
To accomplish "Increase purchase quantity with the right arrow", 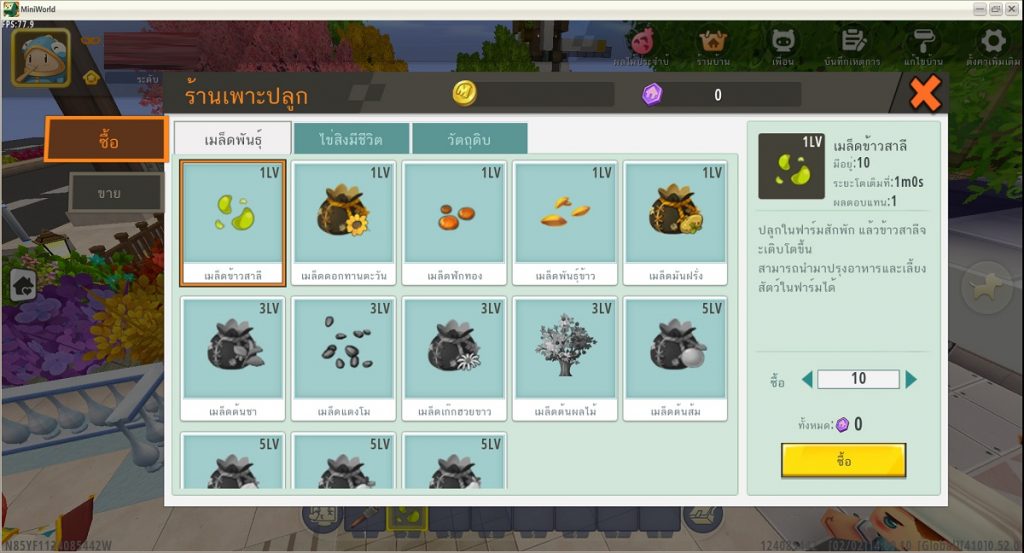I will pyautogui.click(x=911, y=380).
